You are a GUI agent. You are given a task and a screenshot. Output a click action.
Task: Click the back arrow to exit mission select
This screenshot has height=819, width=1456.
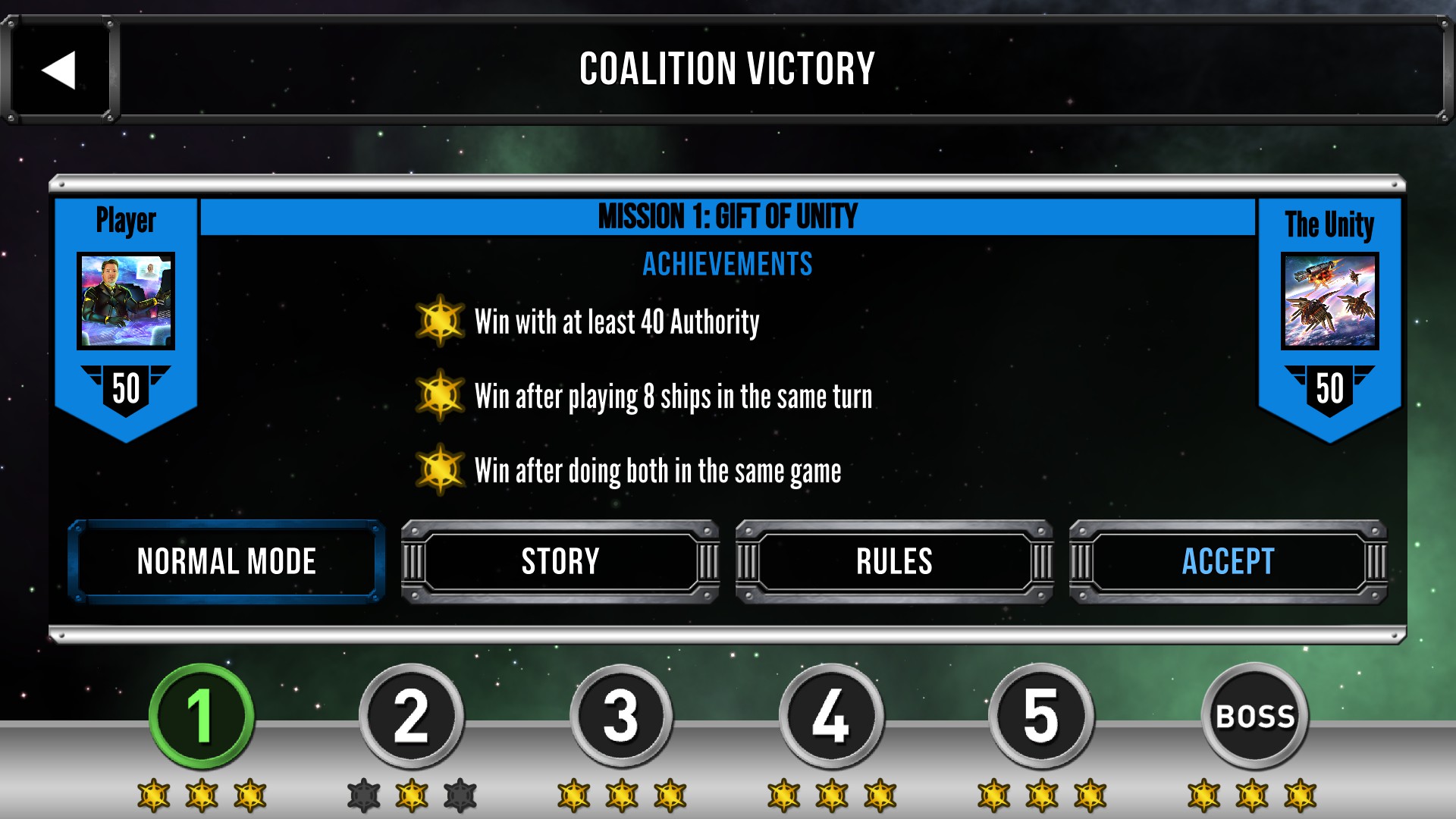pyautogui.click(x=61, y=71)
